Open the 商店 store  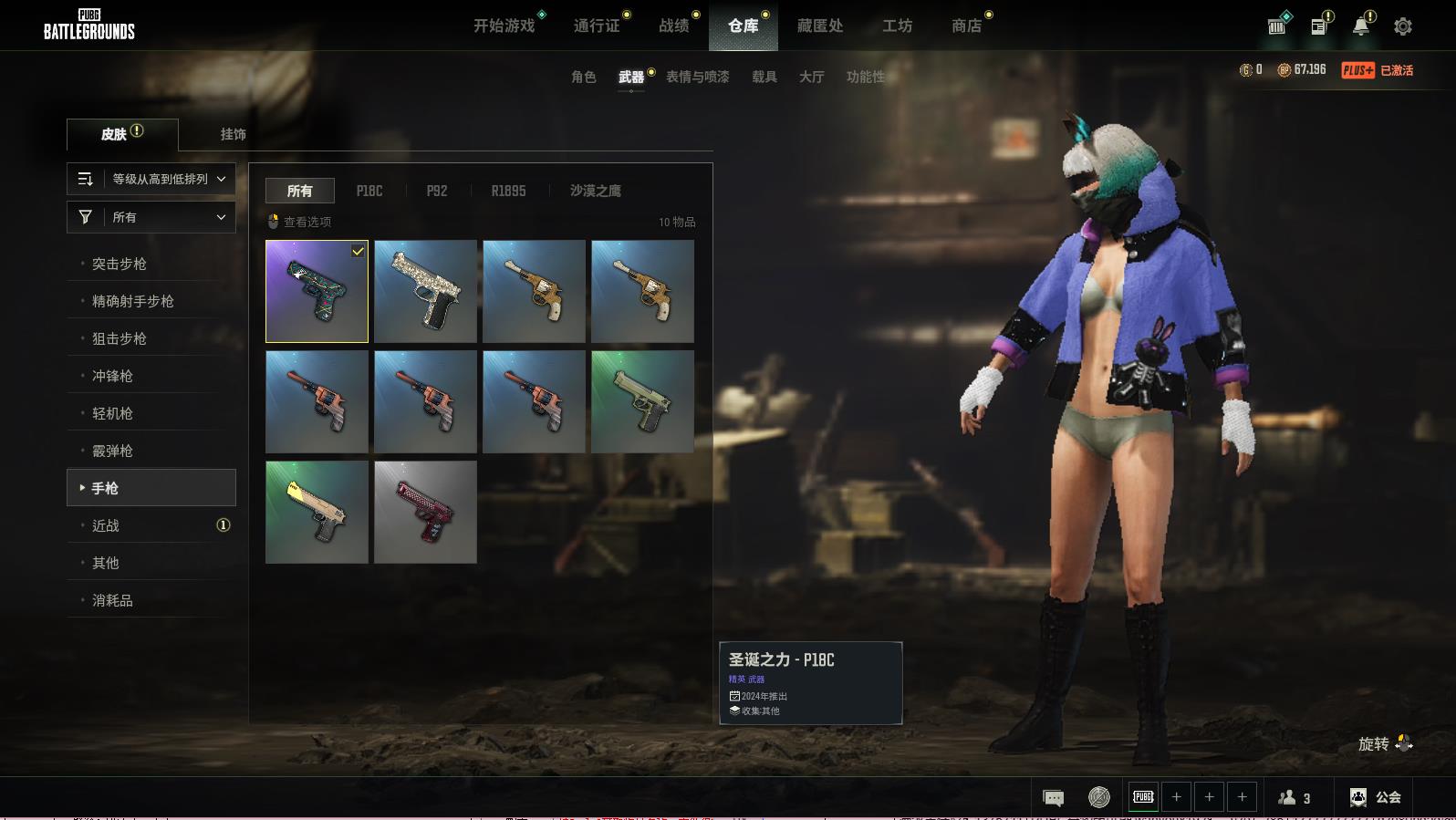(x=966, y=26)
